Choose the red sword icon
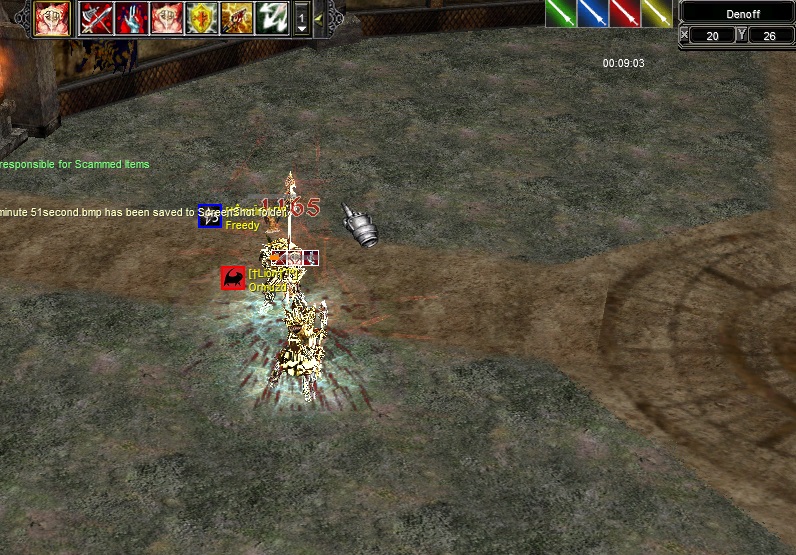 tap(624, 13)
